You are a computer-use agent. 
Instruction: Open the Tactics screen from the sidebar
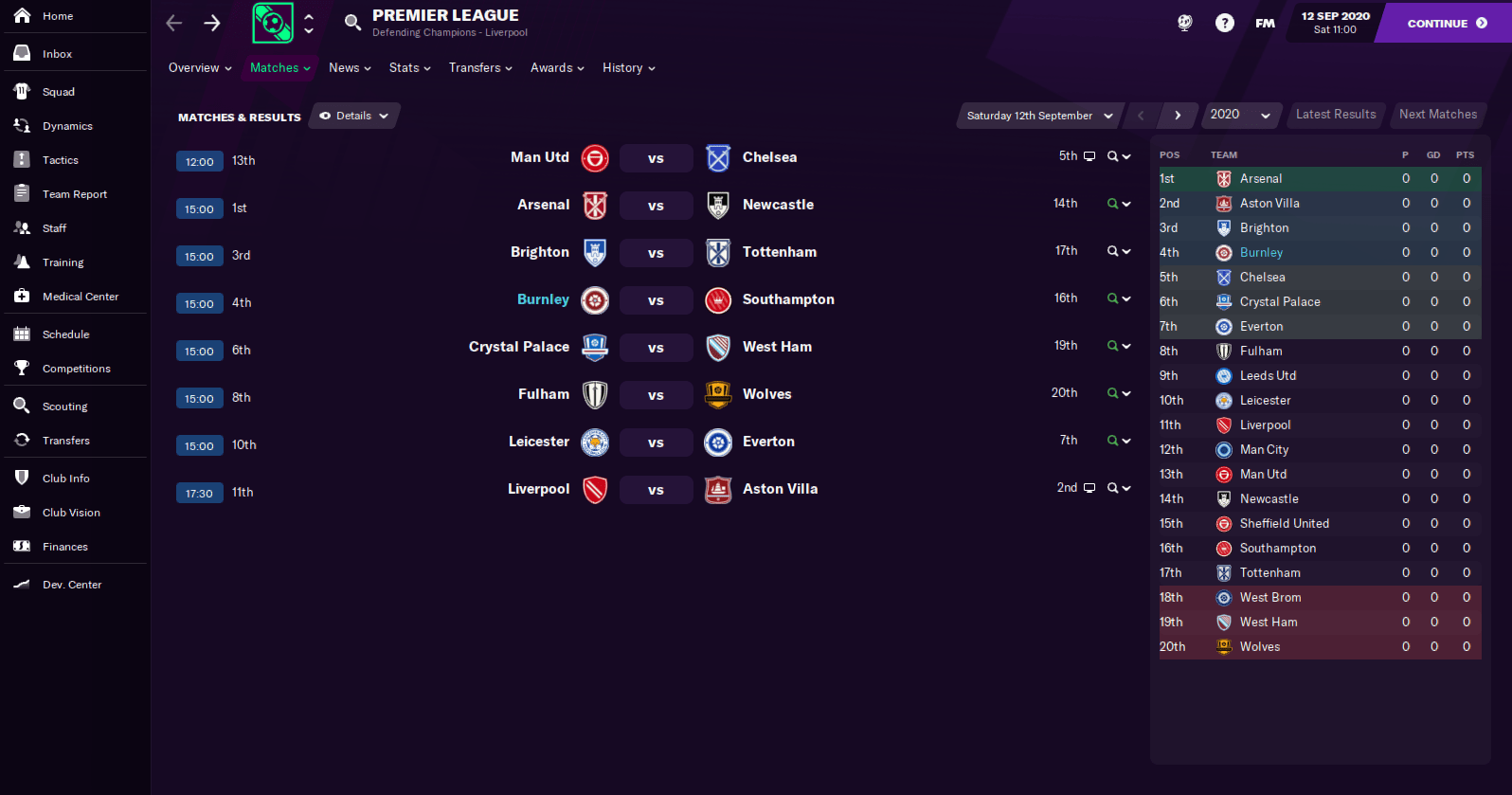coord(57,159)
